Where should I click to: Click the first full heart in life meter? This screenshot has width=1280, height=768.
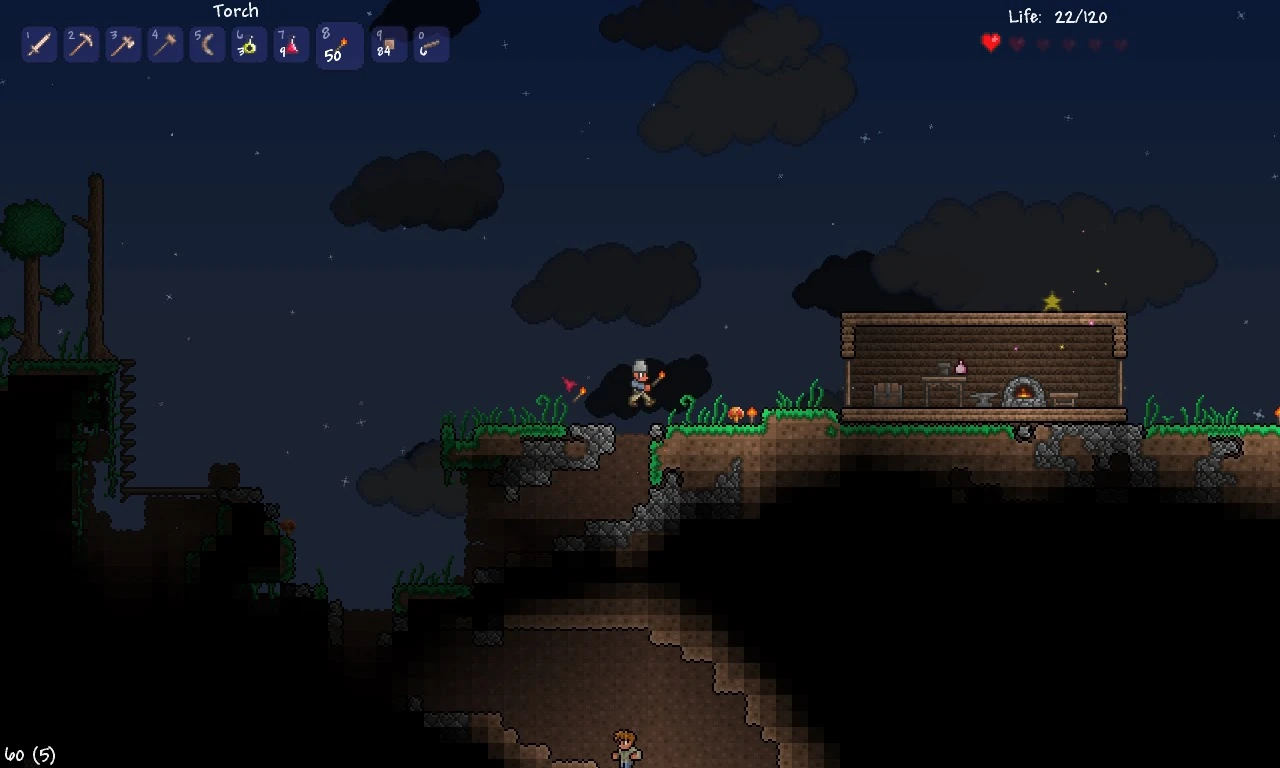pos(991,43)
